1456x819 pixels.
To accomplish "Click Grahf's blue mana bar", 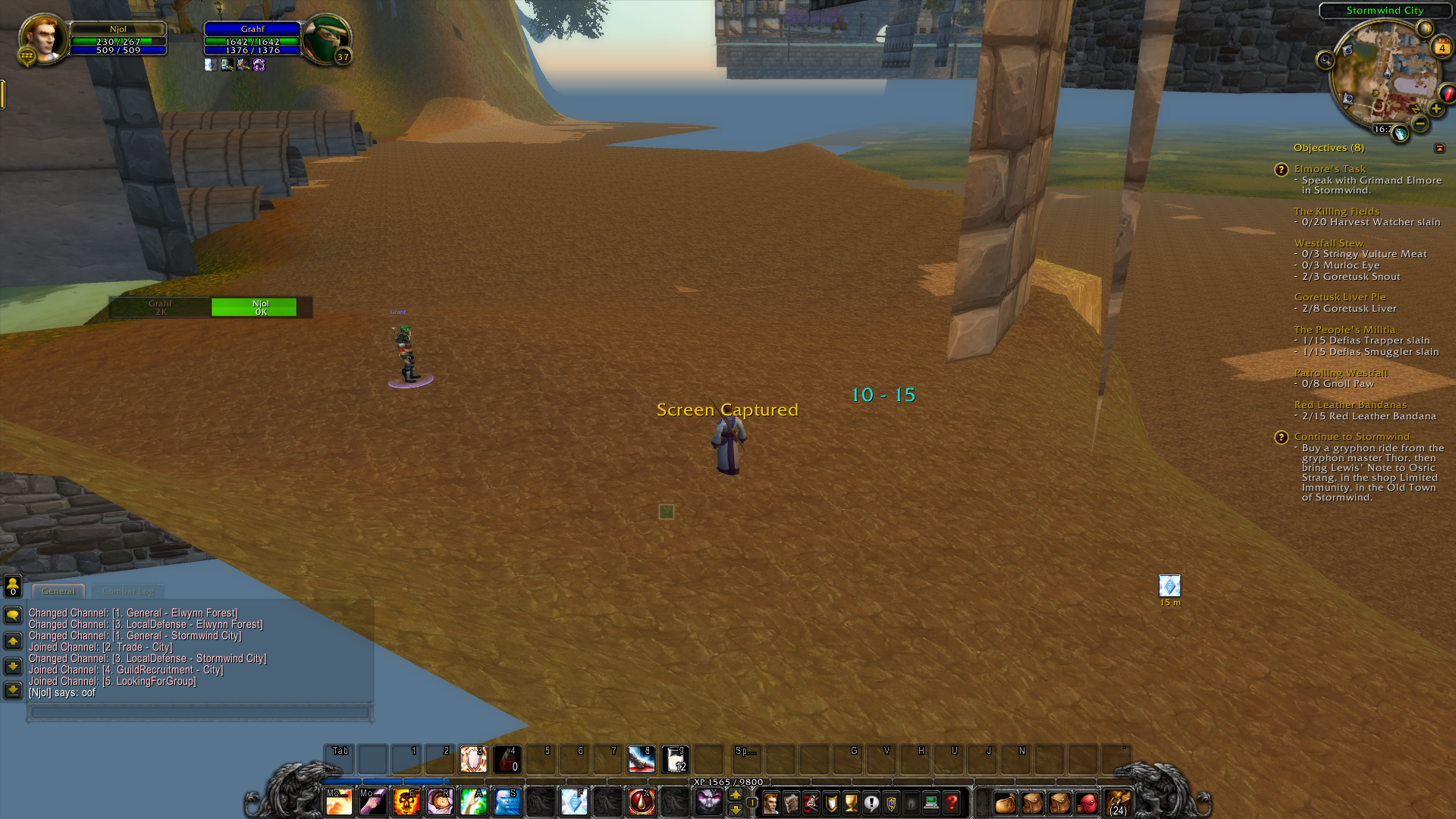I will (254, 51).
